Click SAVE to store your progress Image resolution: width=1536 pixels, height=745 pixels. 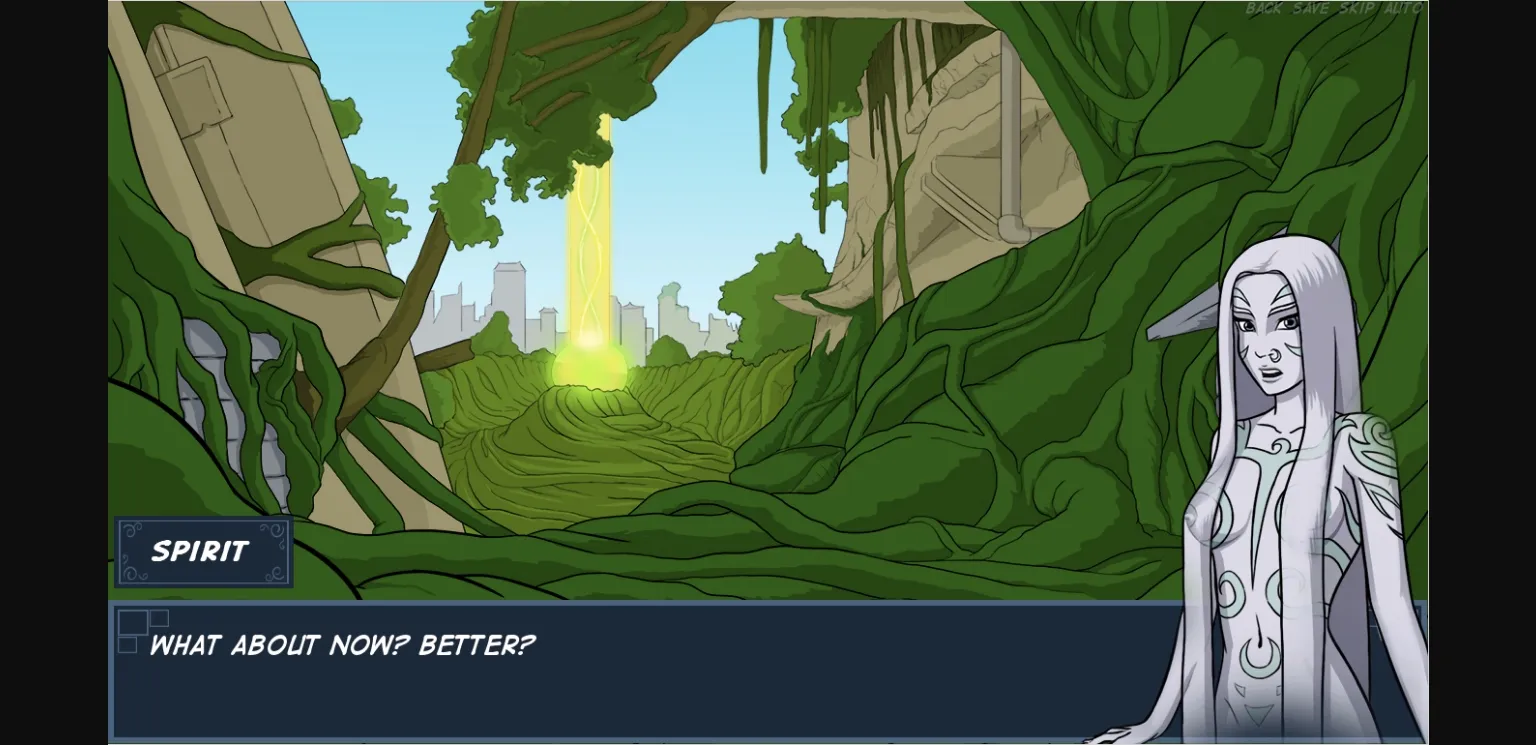tap(1310, 9)
